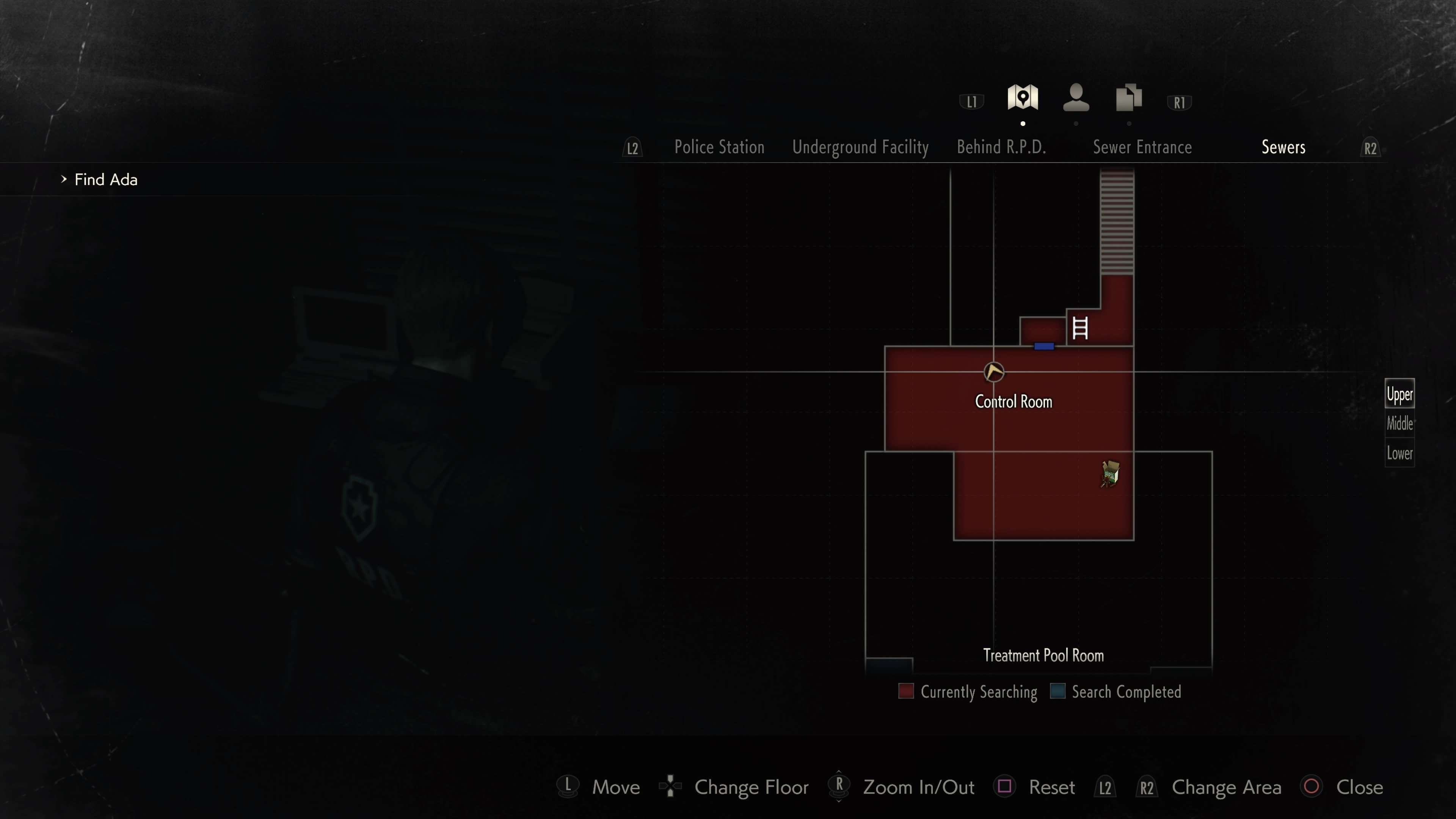Screen dimensions: 1456x819
Task: Click the item box marker on map
Action: pos(1110,474)
